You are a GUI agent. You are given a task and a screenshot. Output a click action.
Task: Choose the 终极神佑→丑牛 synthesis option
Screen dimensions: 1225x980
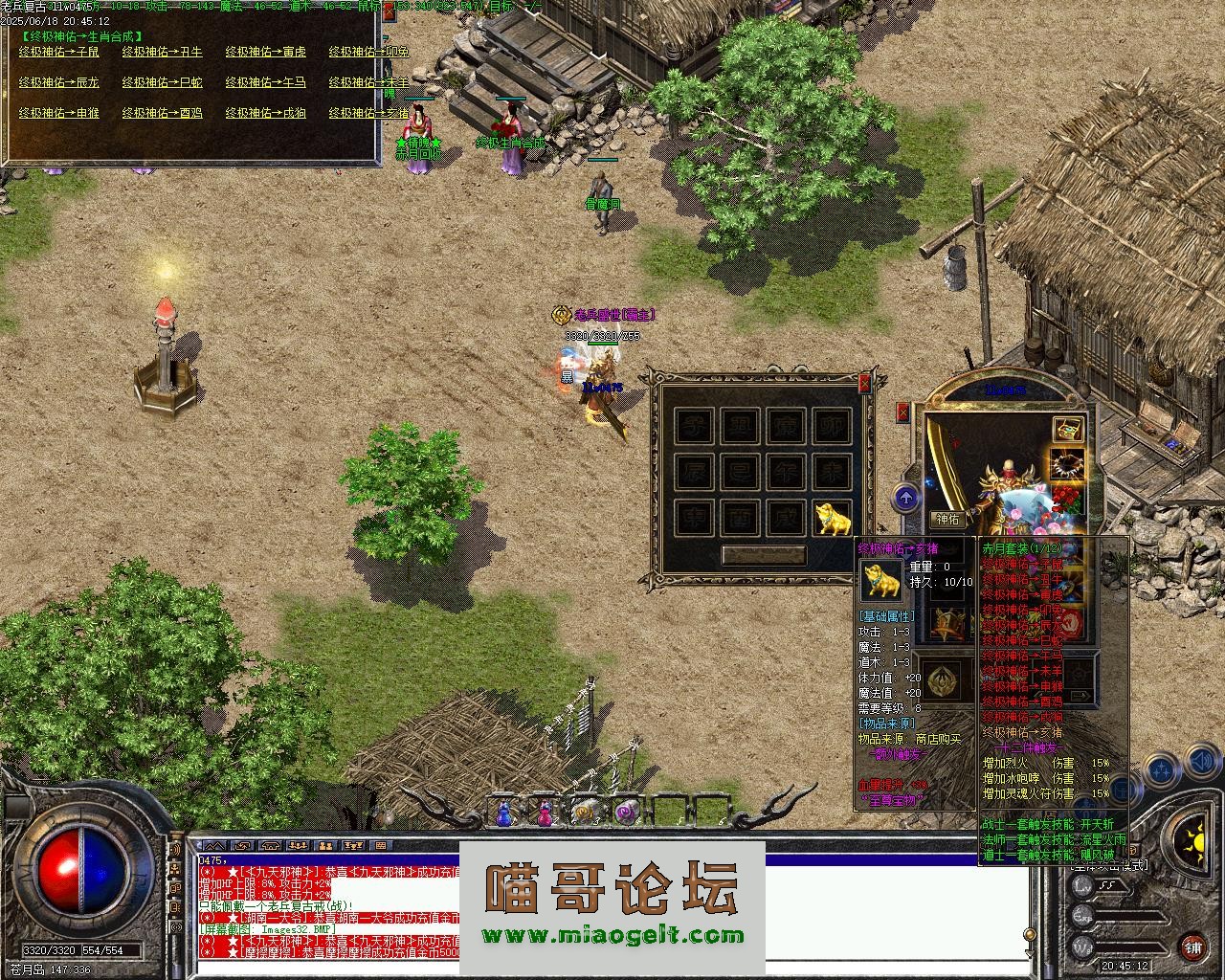(162, 52)
